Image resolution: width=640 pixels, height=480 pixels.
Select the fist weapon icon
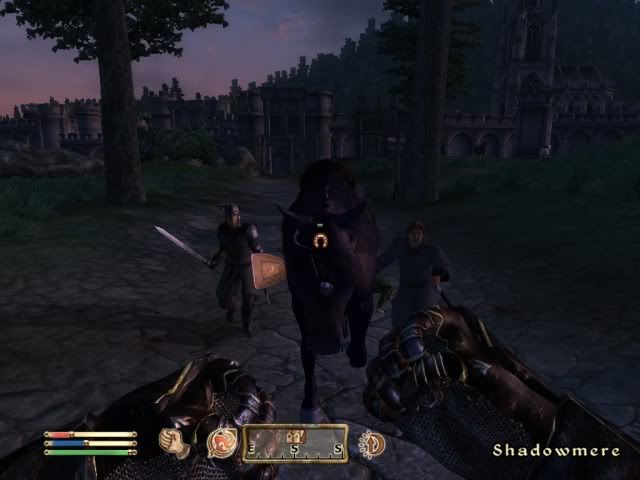coord(177,443)
